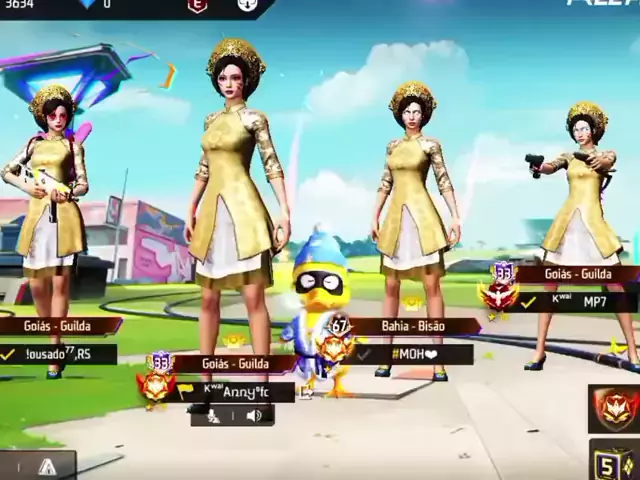
Task: Open the warning triangle report icon
Action: point(47,466)
